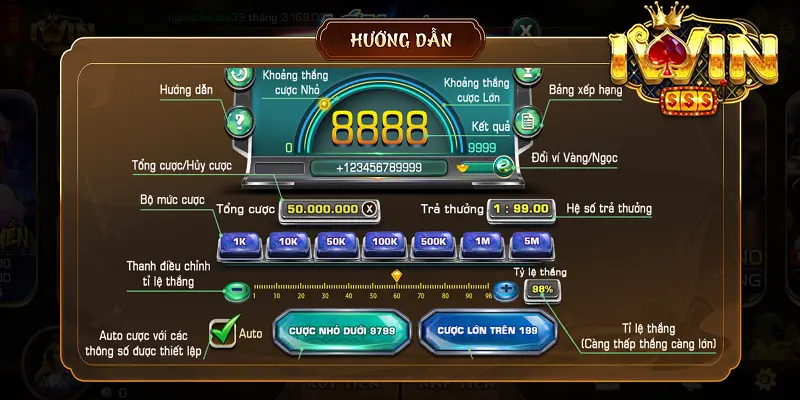Select the 1K bet chip
Viewport: 800px width, 400px height.
pos(239,243)
